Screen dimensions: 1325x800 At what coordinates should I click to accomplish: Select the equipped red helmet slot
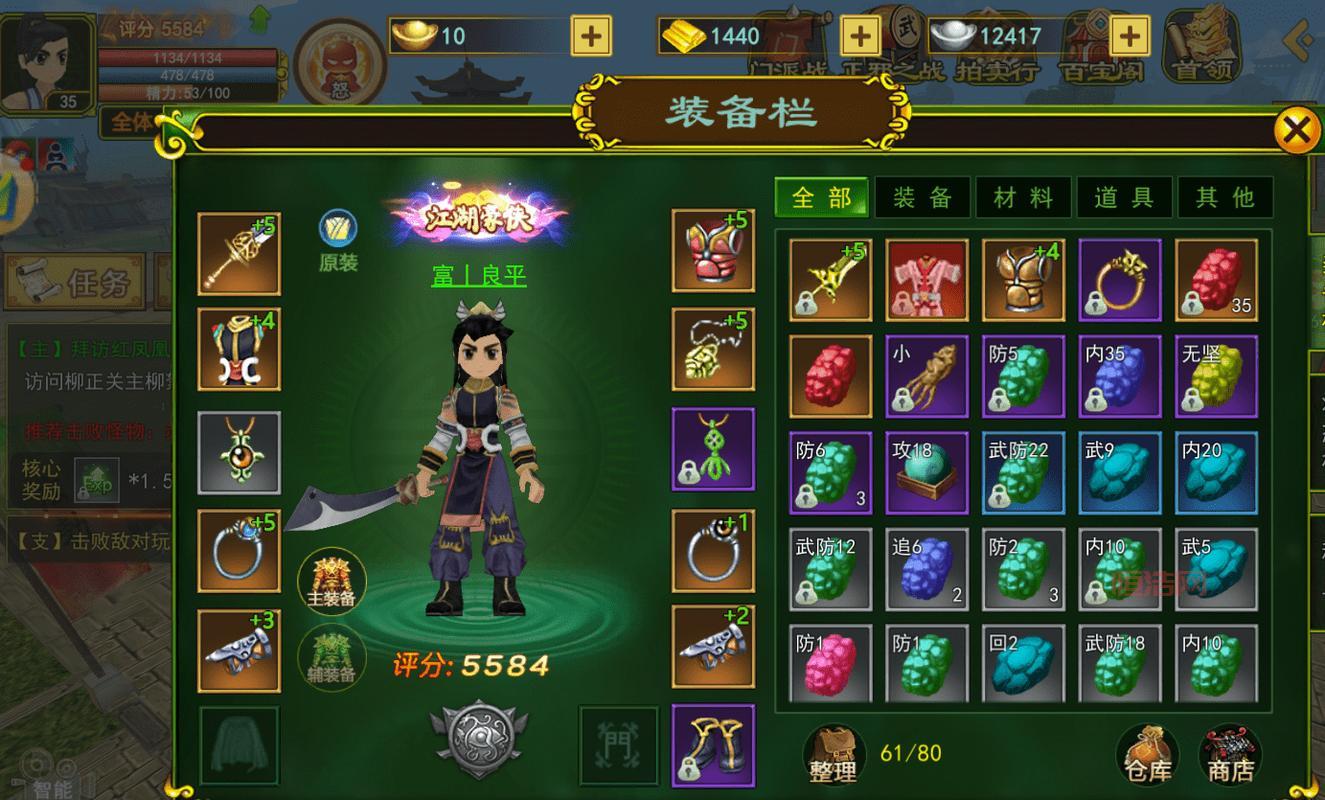tap(712, 250)
